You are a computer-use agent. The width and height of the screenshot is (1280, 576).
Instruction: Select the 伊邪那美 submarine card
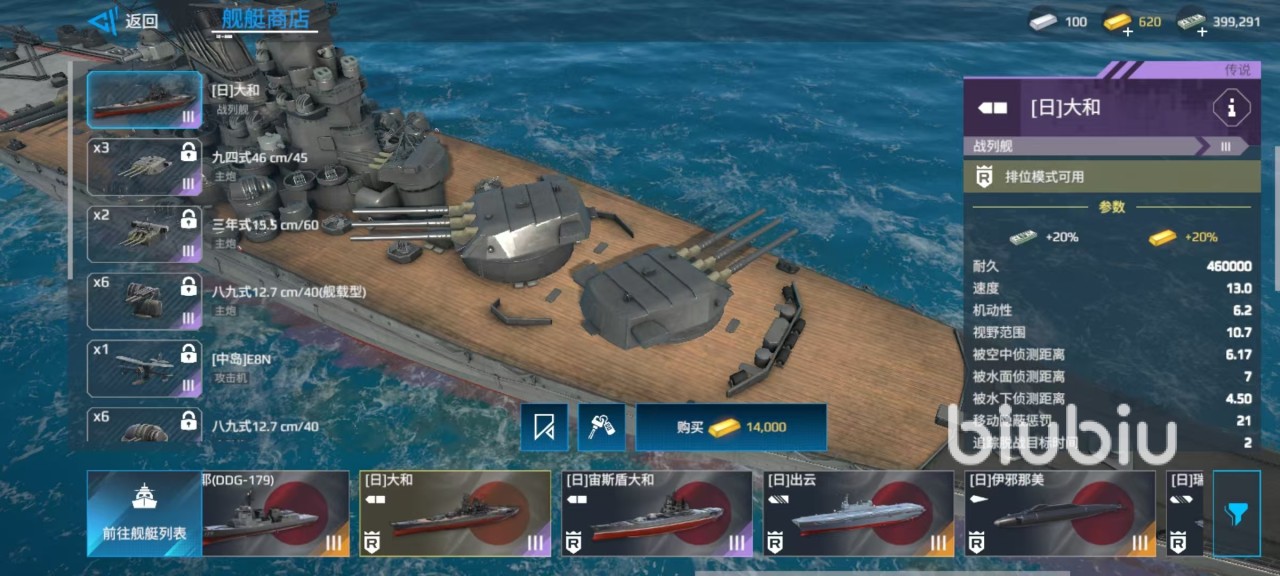pyautogui.click(x=1059, y=513)
